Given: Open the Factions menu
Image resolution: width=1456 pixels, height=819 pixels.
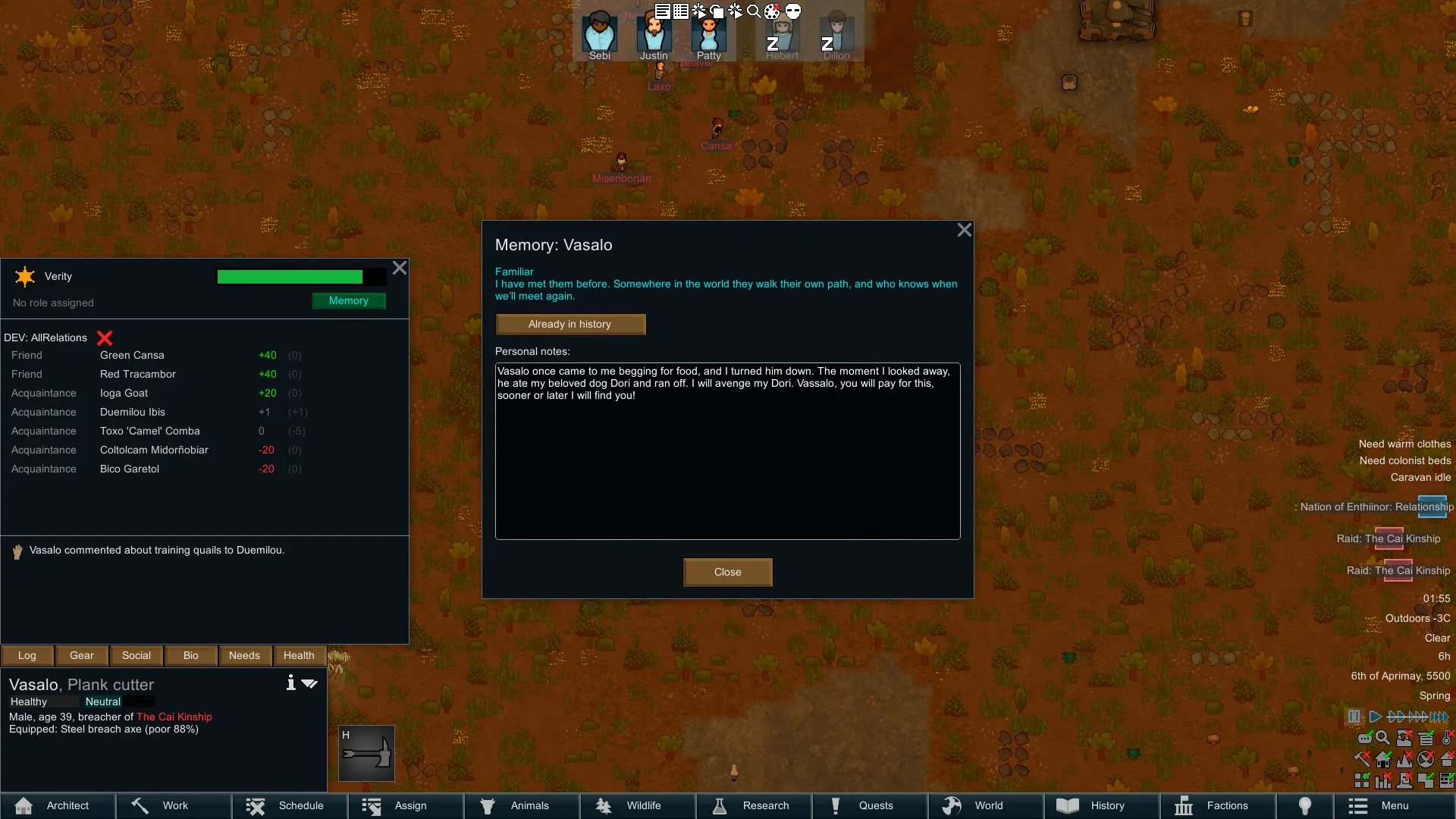Looking at the screenshot, I should pyautogui.click(x=1216, y=805).
